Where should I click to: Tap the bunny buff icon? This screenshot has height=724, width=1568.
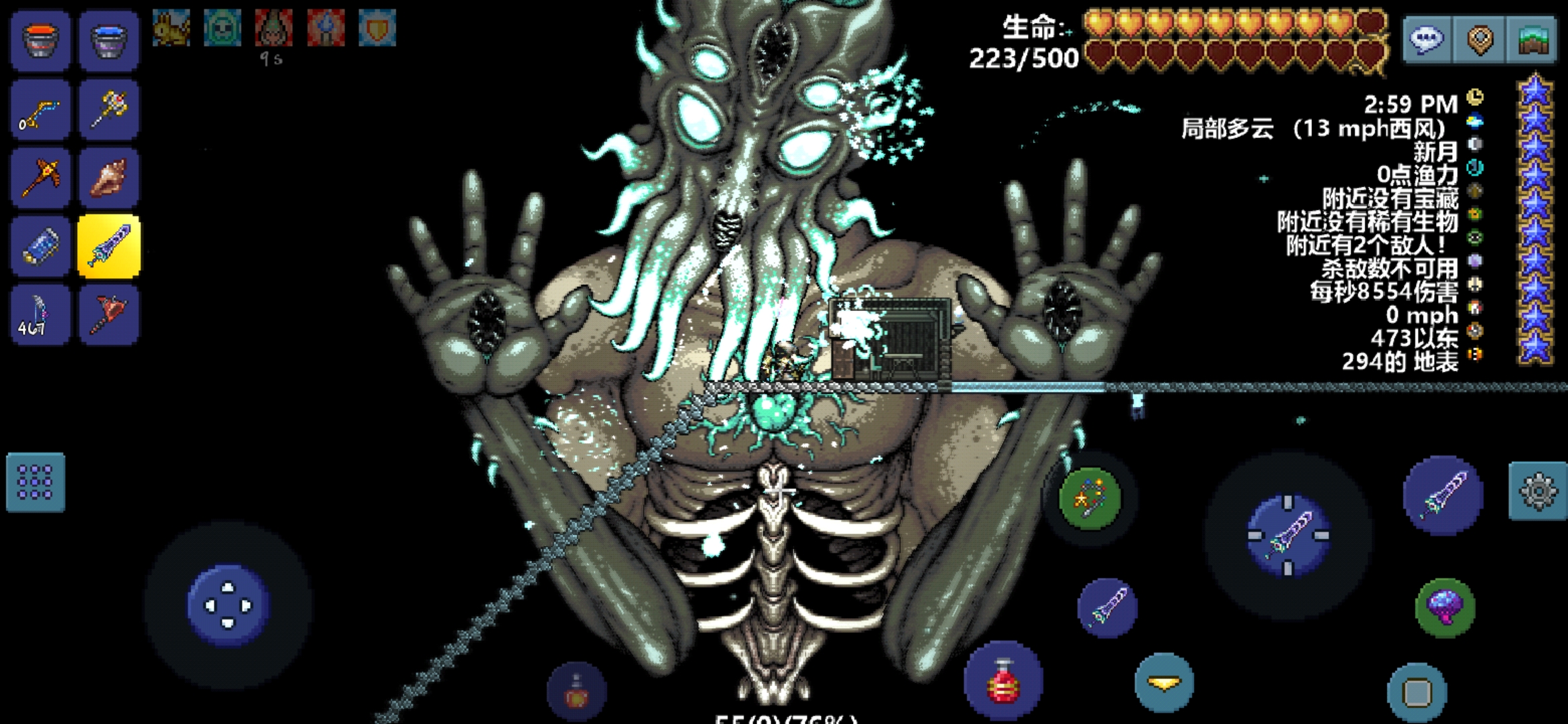[171, 28]
